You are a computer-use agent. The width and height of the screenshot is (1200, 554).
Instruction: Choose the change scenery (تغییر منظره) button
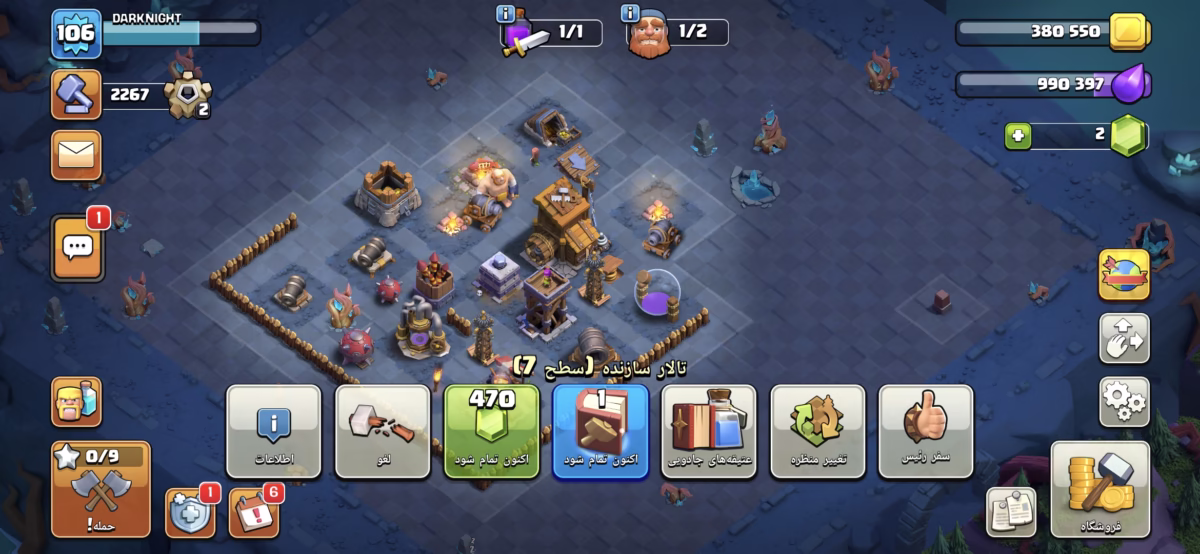[818, 431]
